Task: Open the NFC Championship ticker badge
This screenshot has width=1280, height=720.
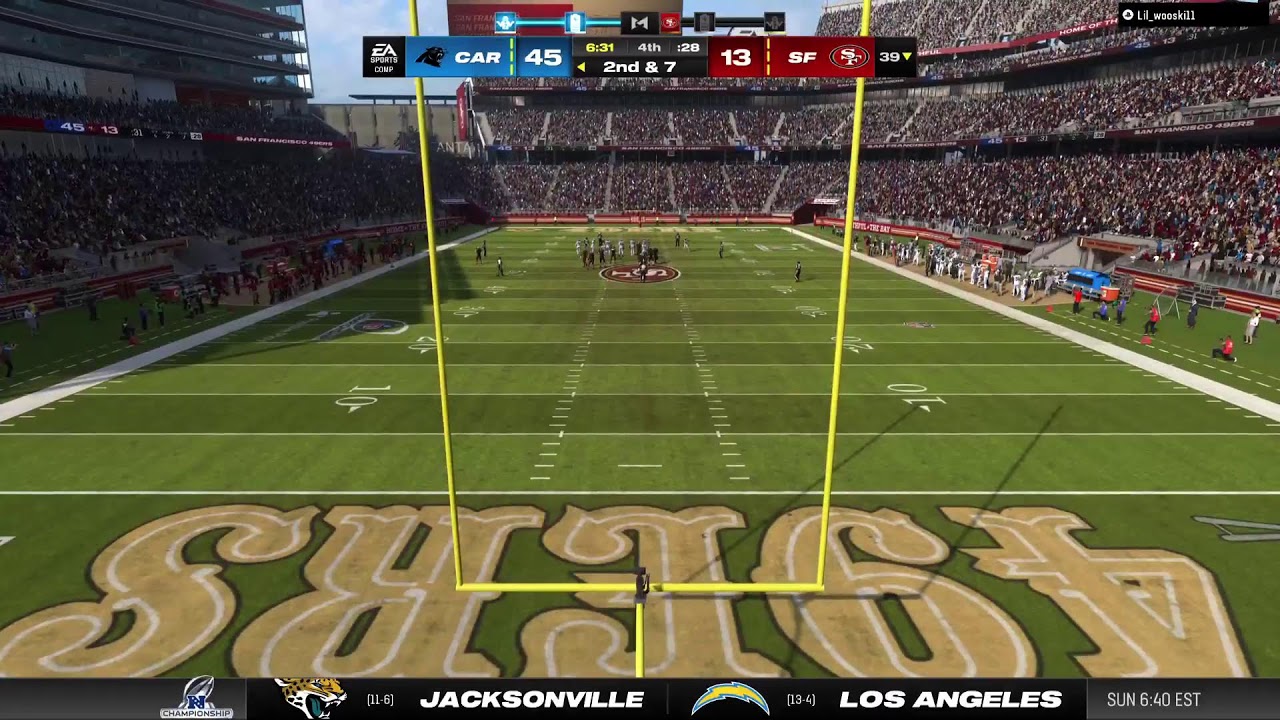Action: 197,698
